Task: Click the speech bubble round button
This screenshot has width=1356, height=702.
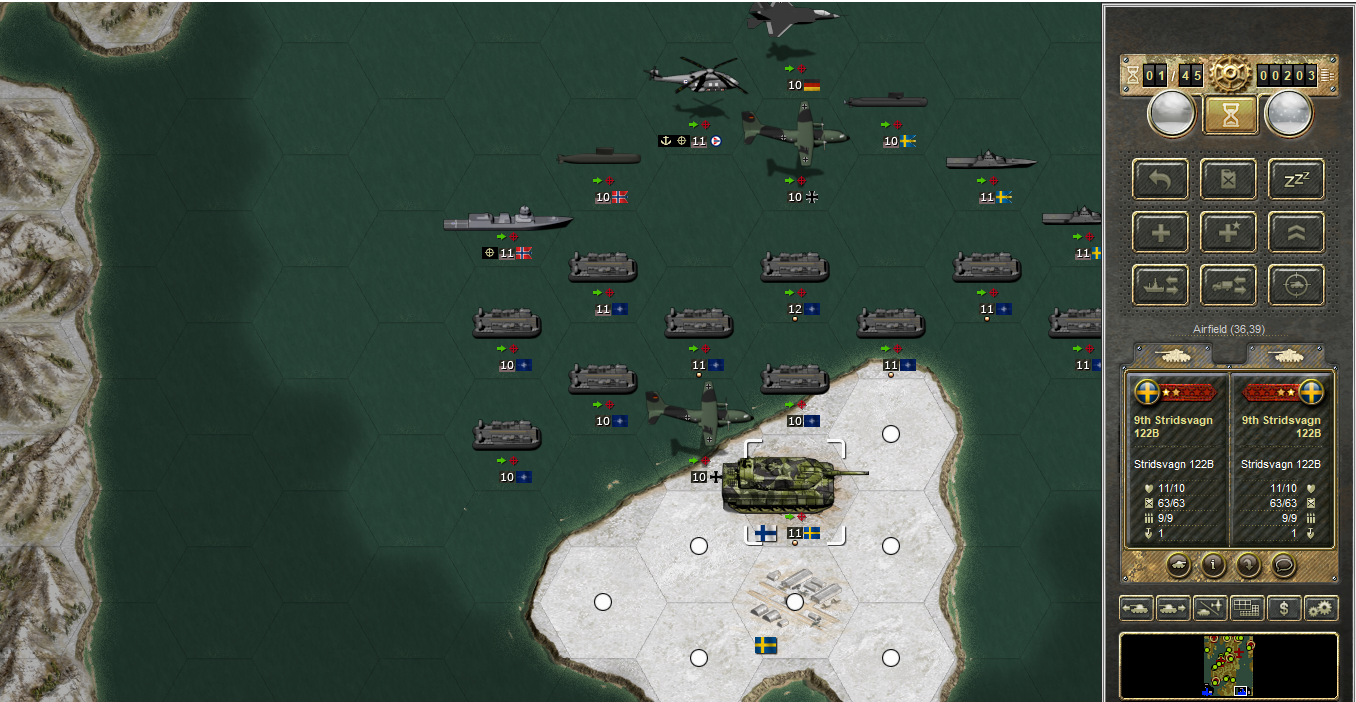Action: click(x=1284, y=565)
